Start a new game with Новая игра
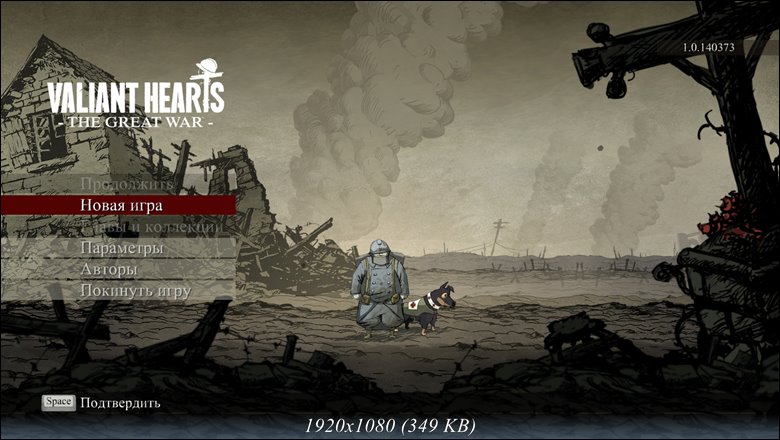 click(x=121, y=205)
